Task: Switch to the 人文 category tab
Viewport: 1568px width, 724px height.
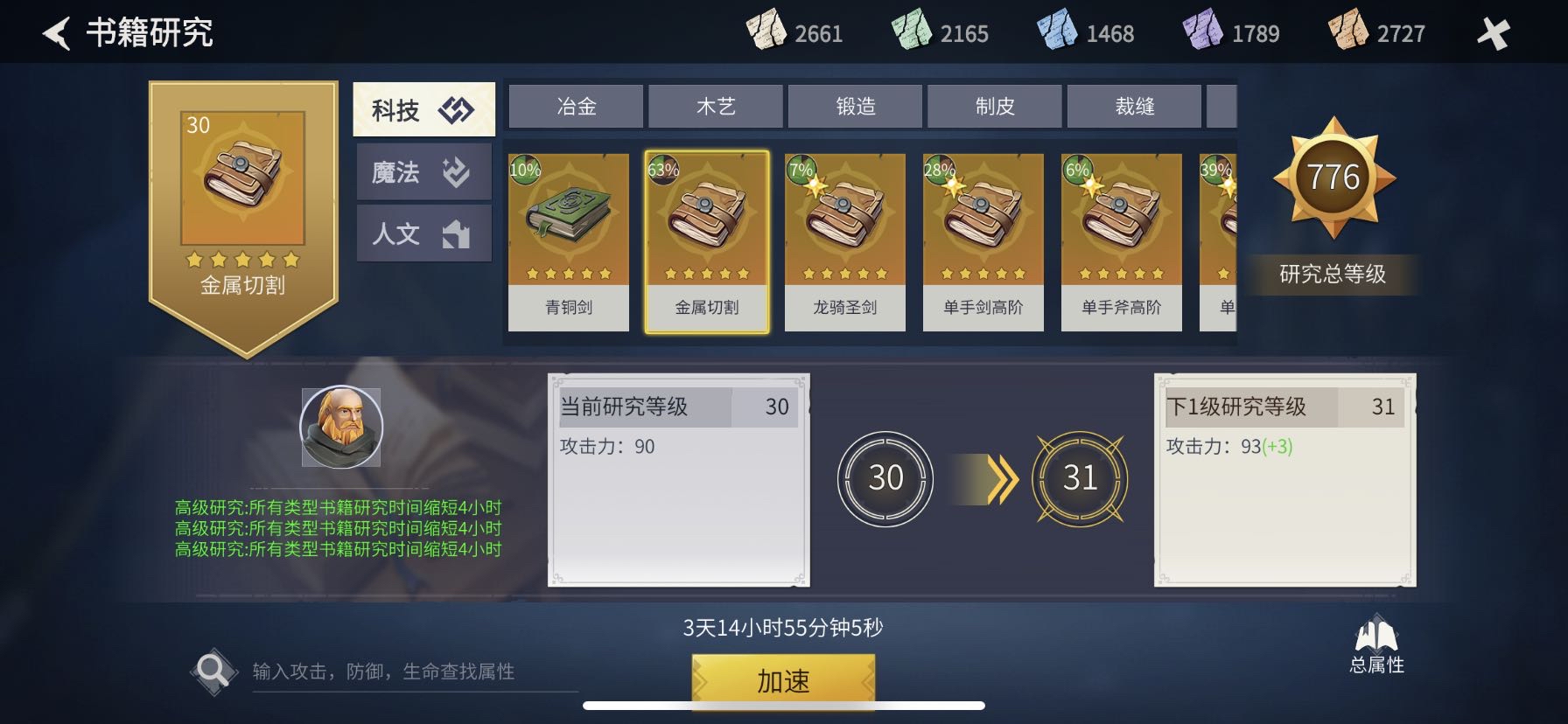Action: point(423,233)
